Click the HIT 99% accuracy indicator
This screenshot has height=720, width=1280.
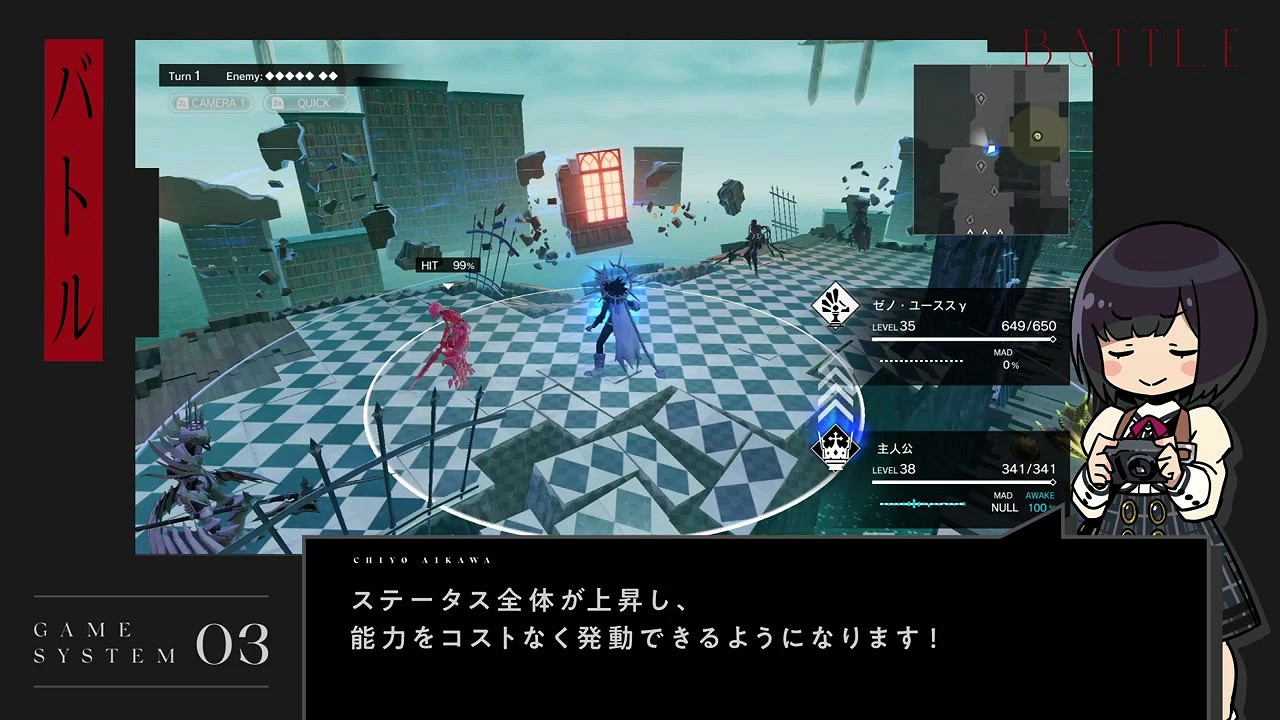point(445,266)
